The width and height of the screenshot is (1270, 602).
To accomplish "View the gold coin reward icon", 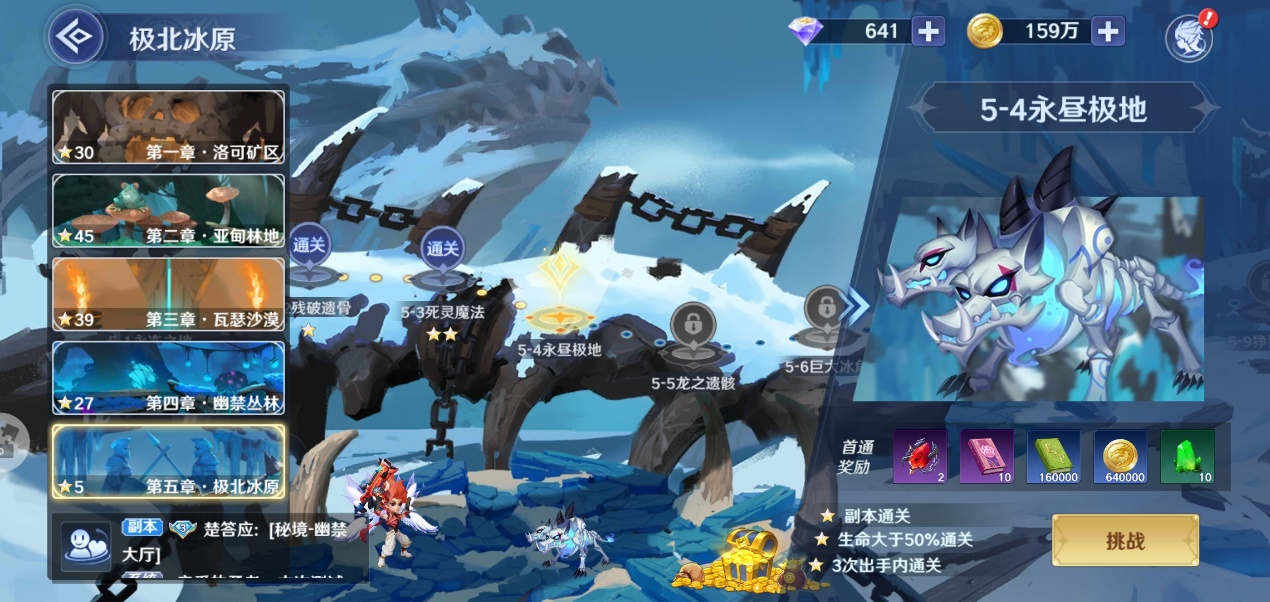I will 1120,457.
